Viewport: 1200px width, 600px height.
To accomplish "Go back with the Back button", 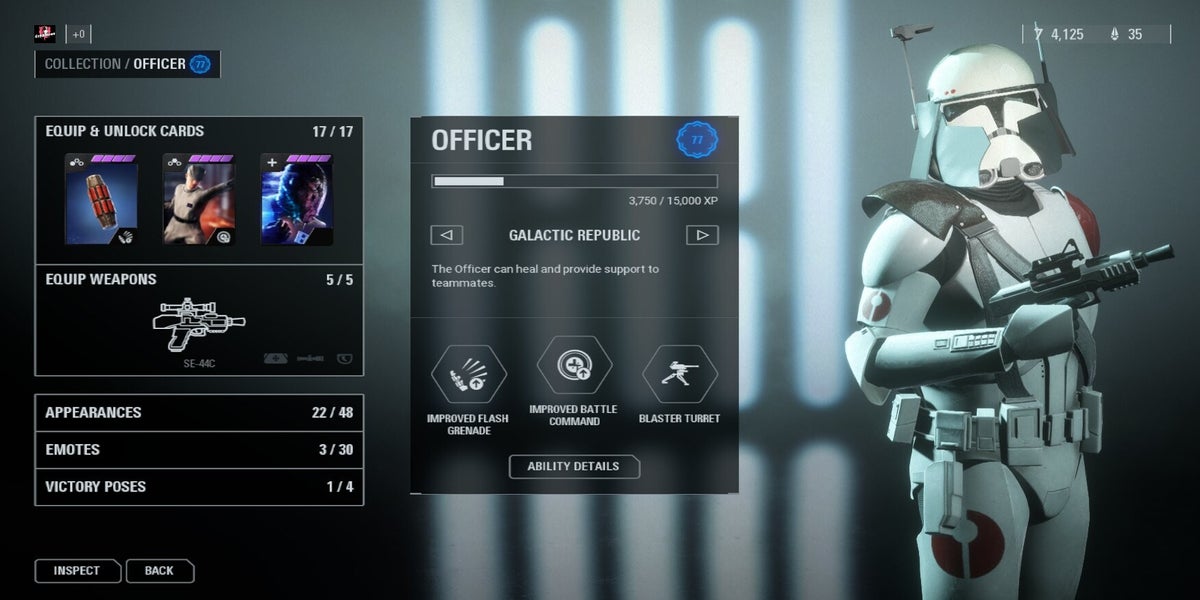I will point(159,571).
